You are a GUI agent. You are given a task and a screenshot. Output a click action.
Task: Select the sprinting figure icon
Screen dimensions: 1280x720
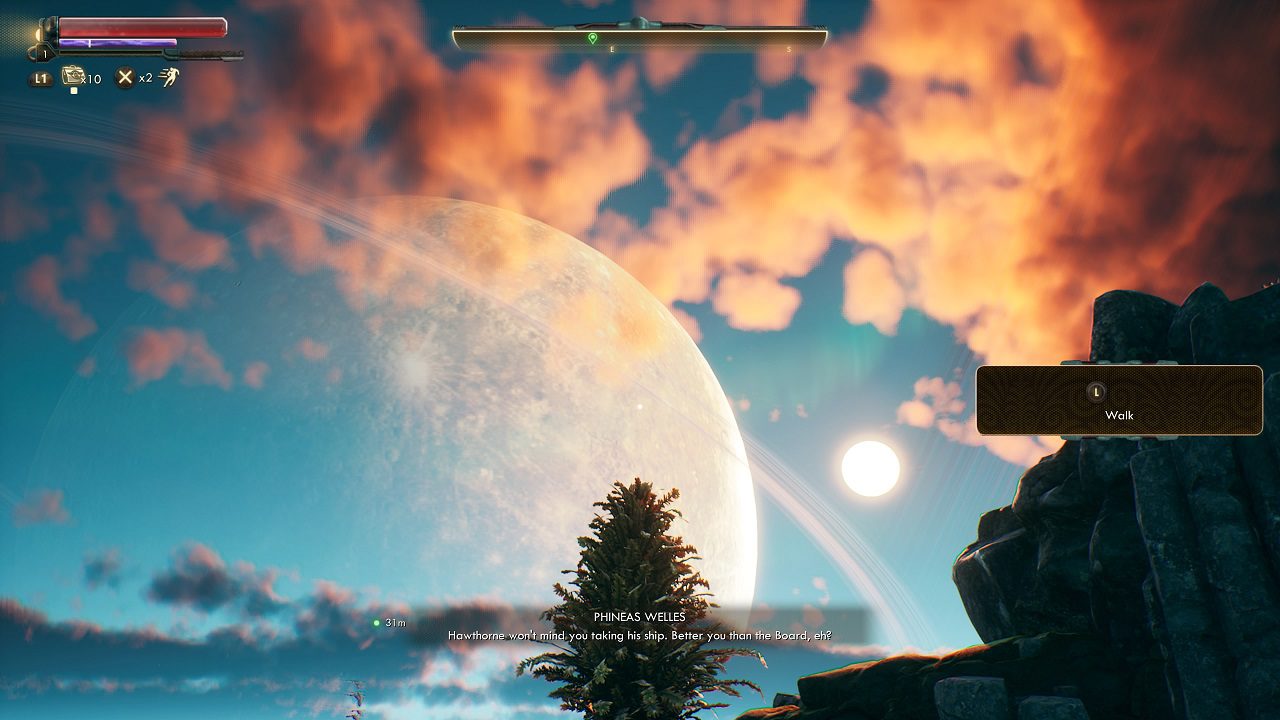(x=169, y=77)
